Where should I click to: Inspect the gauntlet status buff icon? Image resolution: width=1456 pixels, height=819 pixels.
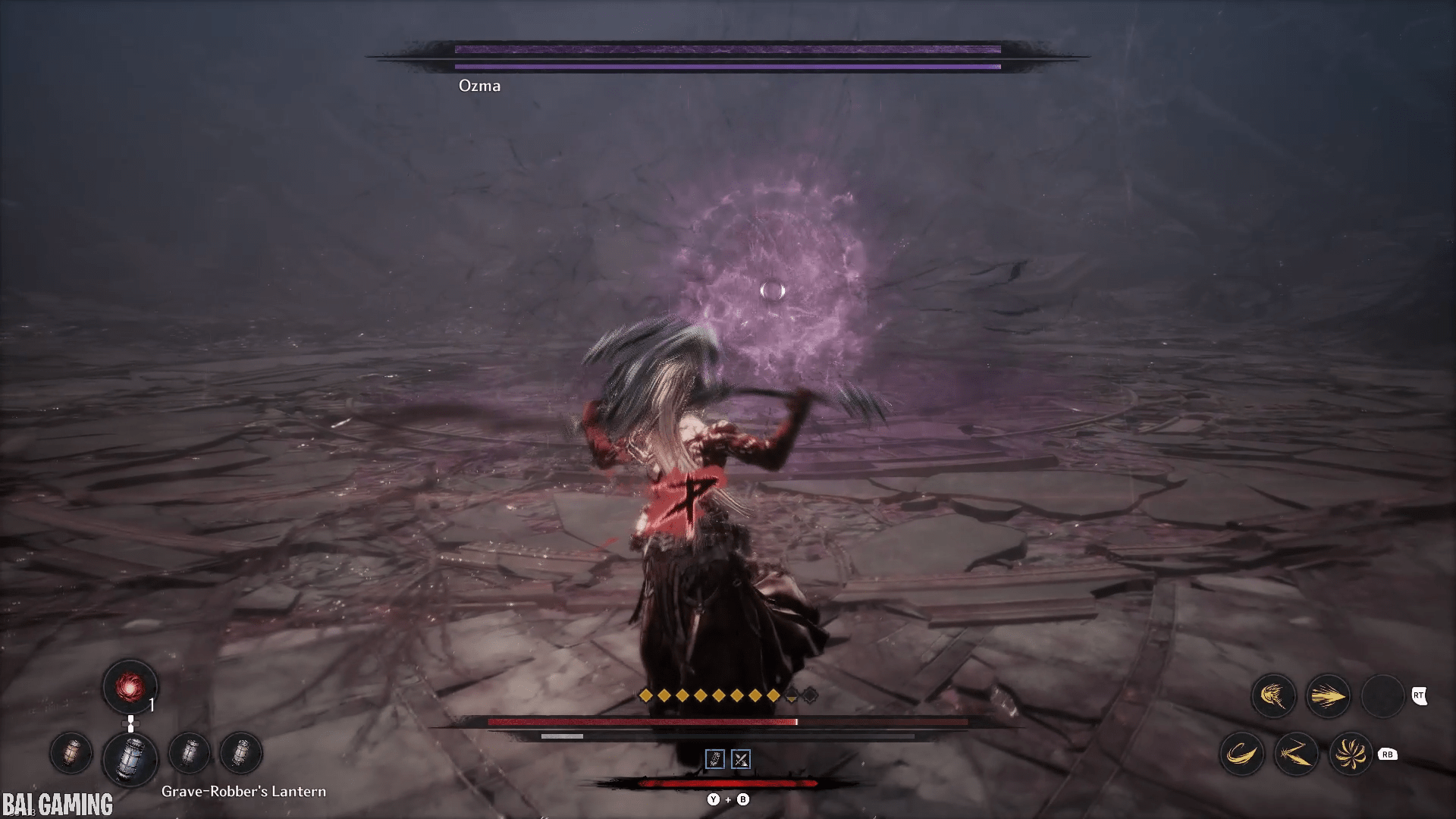[x=714, y=759]
